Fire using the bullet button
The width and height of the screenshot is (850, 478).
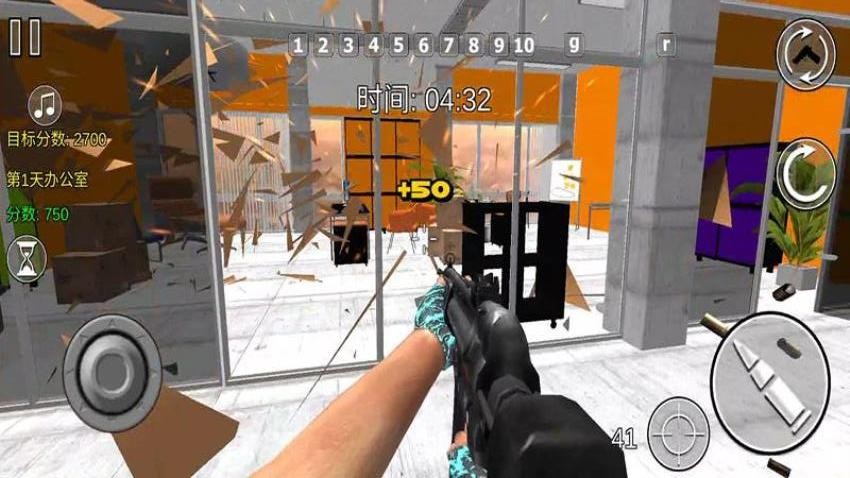pos(769,372)
